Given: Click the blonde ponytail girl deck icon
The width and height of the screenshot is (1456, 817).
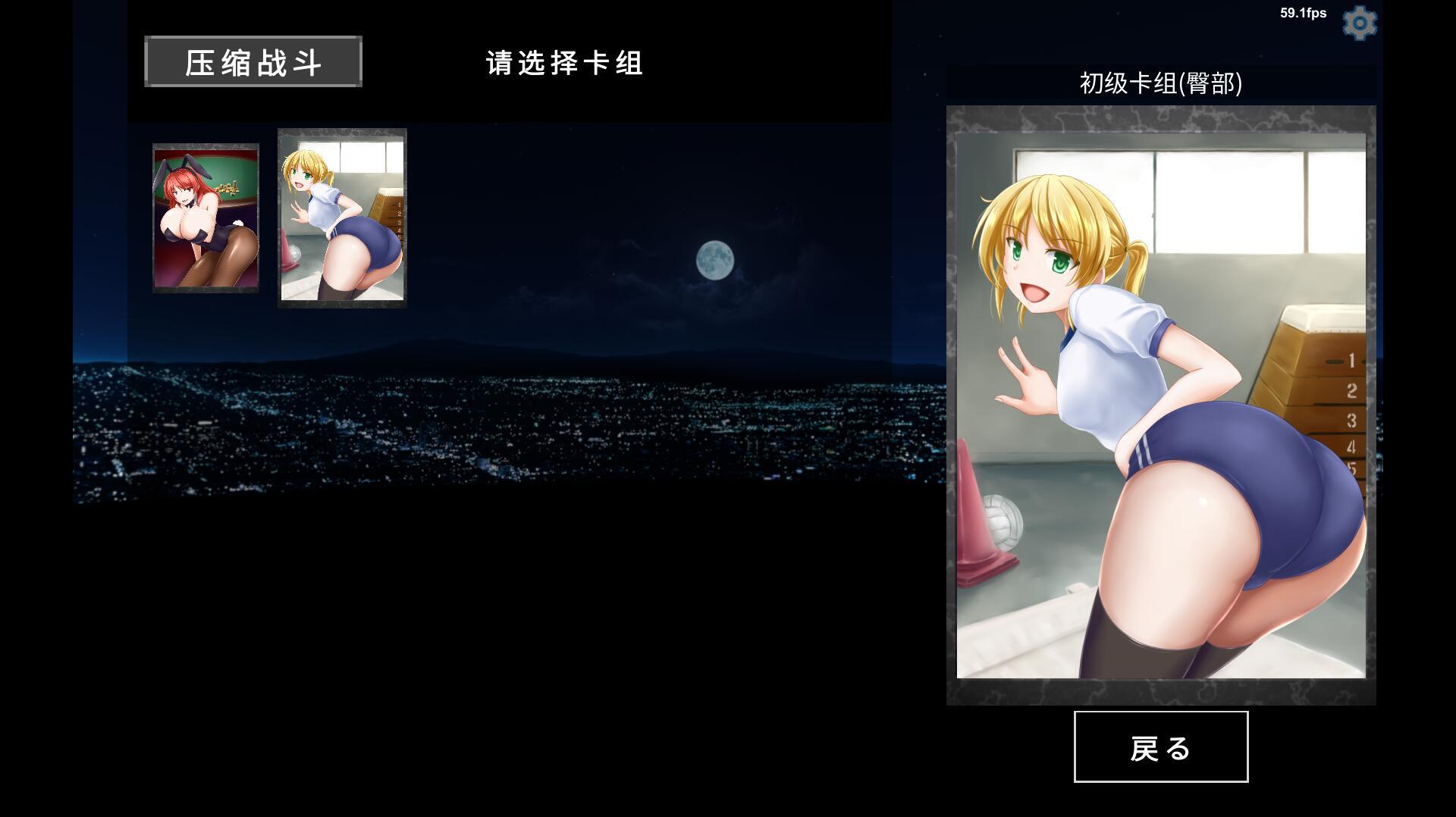Looking at the screenshot, I should tap(341, 218).
